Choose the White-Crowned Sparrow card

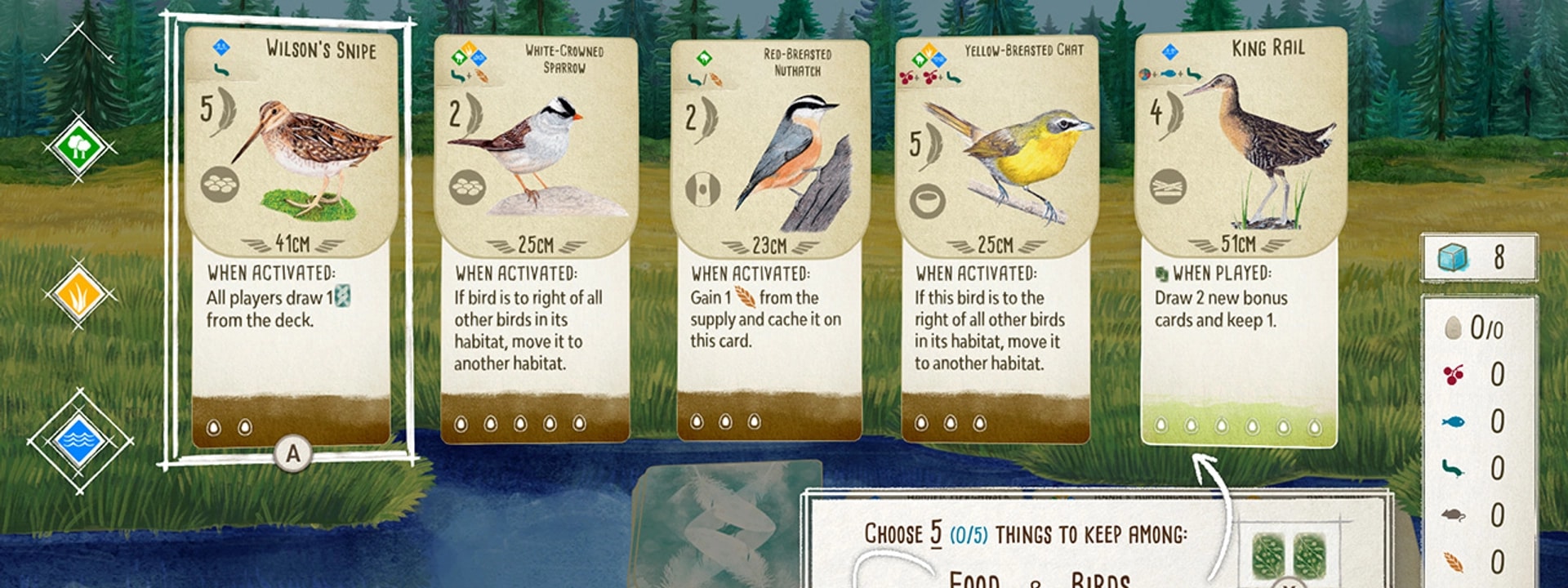click(535, 237)
